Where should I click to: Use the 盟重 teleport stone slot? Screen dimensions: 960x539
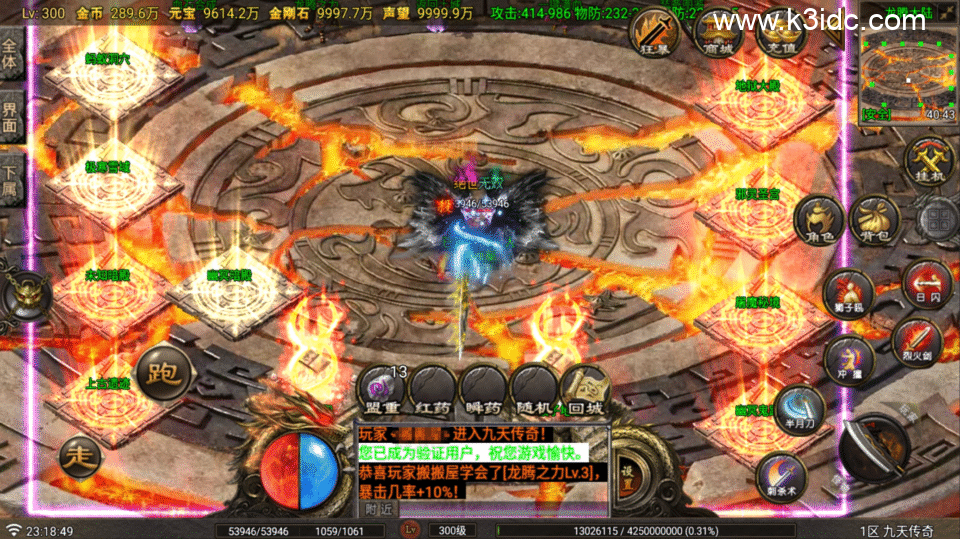coord(382,390)
